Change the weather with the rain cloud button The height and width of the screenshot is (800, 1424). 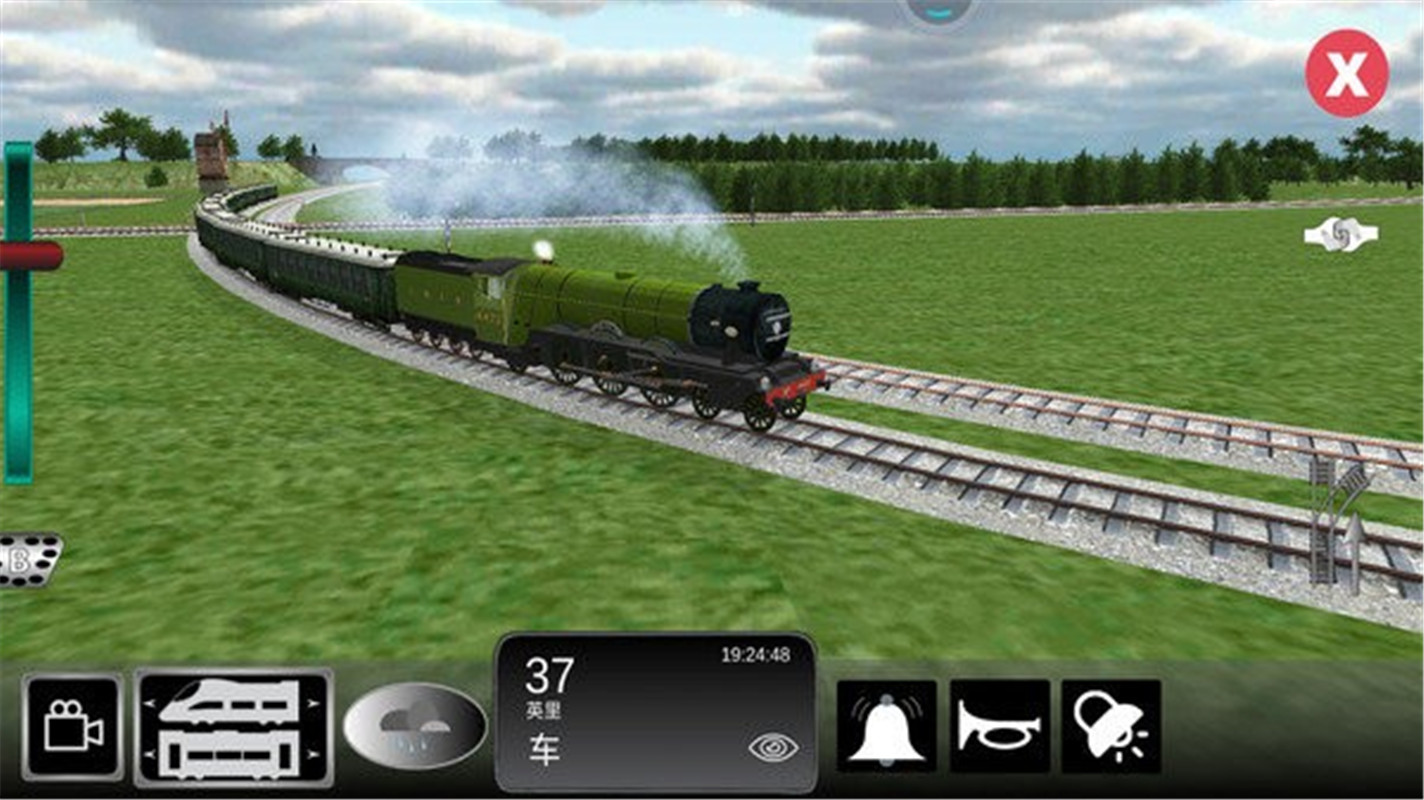[415, 725]
